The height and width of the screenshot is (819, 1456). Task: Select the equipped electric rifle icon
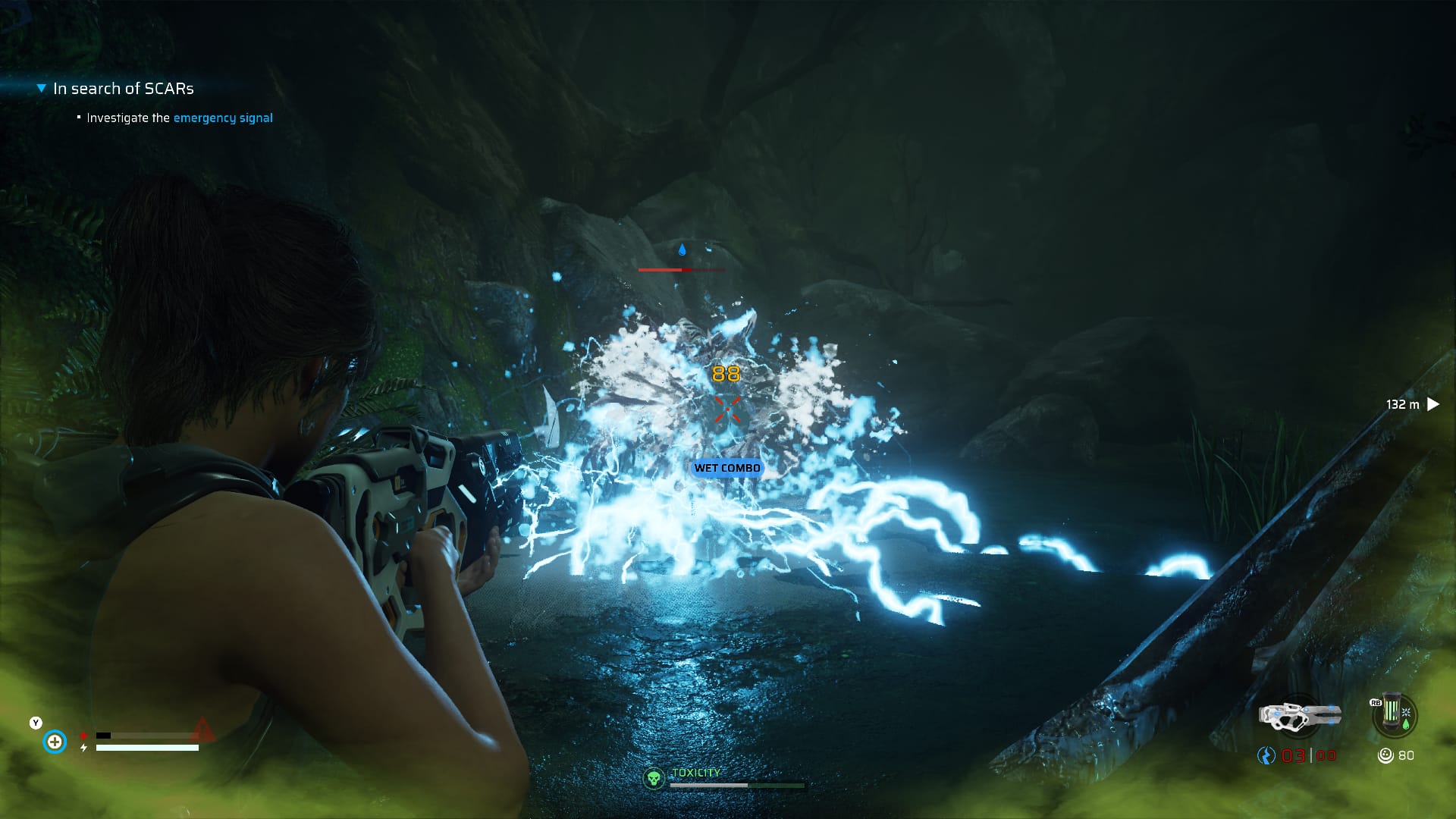(1300, 717)
